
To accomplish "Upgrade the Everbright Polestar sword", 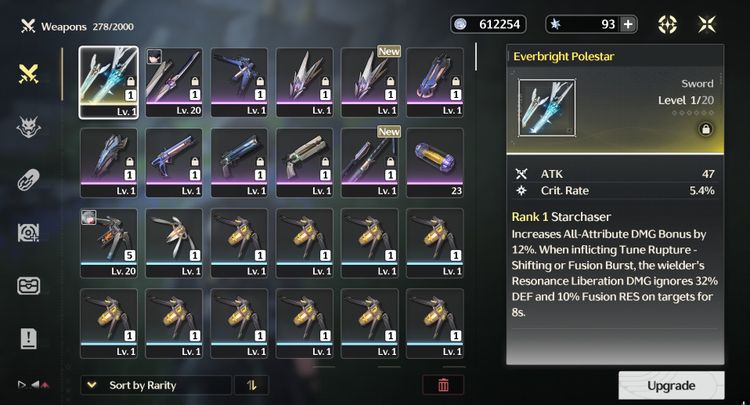I will [671, 385].
